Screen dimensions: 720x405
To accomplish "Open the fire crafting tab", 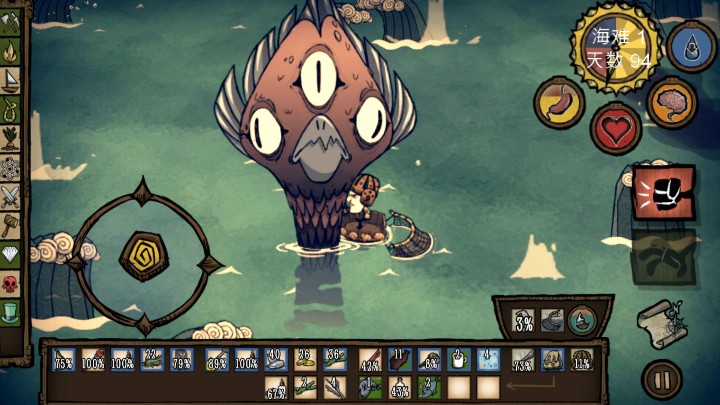I will pos(11,48).
